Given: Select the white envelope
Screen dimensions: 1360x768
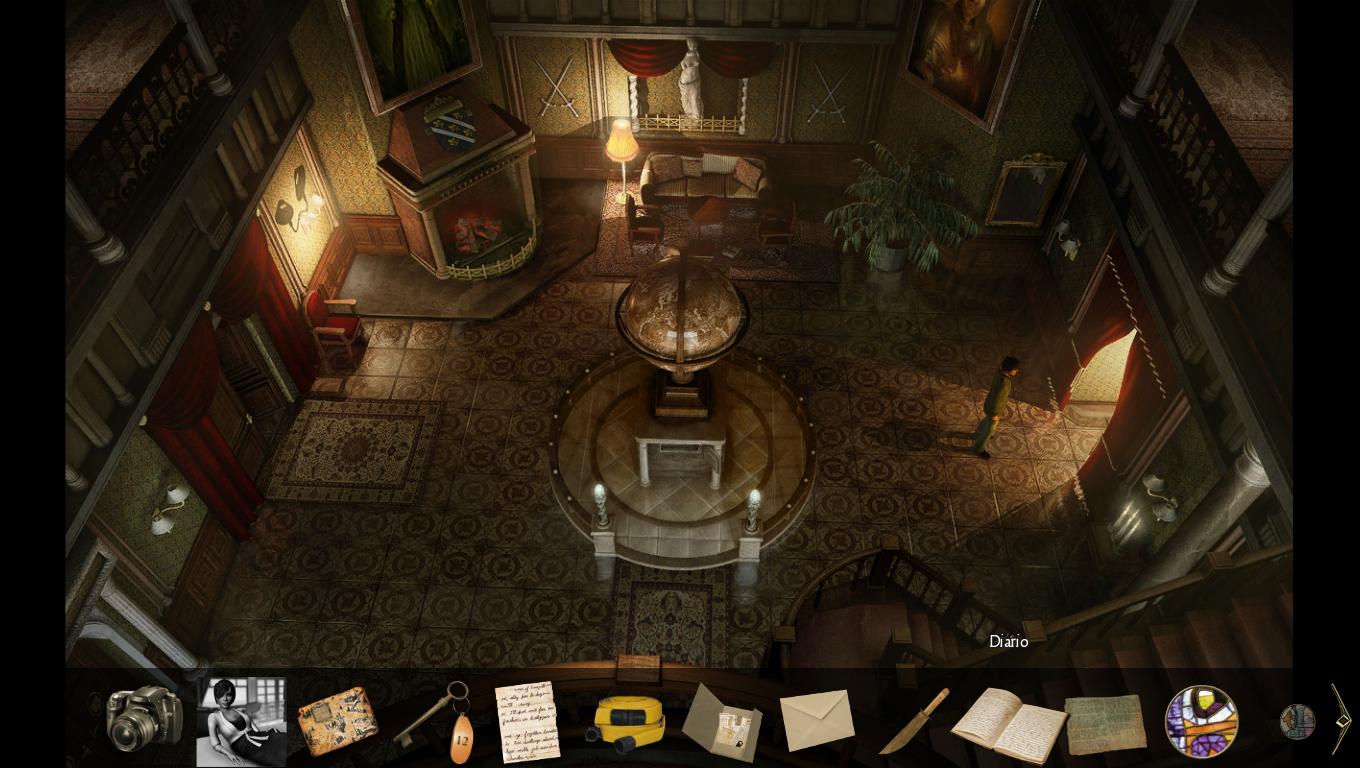Looking at the screenshot, I should tap(817, 720).
